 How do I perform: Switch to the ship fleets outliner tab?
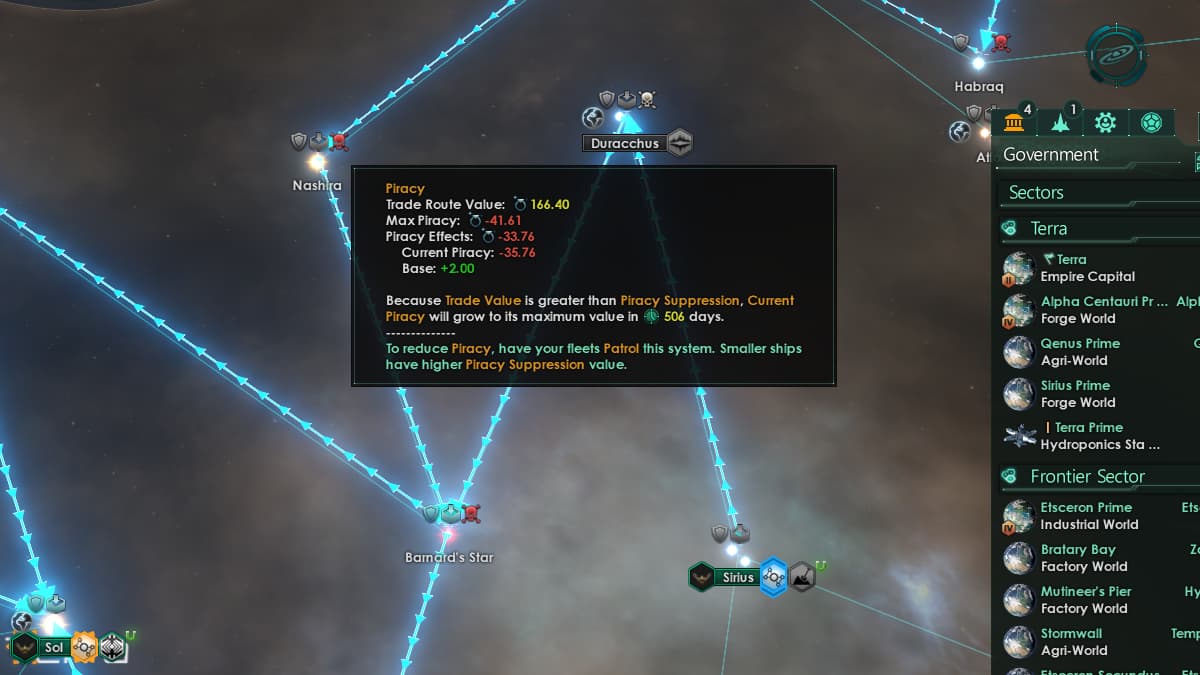tap(1060, 123)
